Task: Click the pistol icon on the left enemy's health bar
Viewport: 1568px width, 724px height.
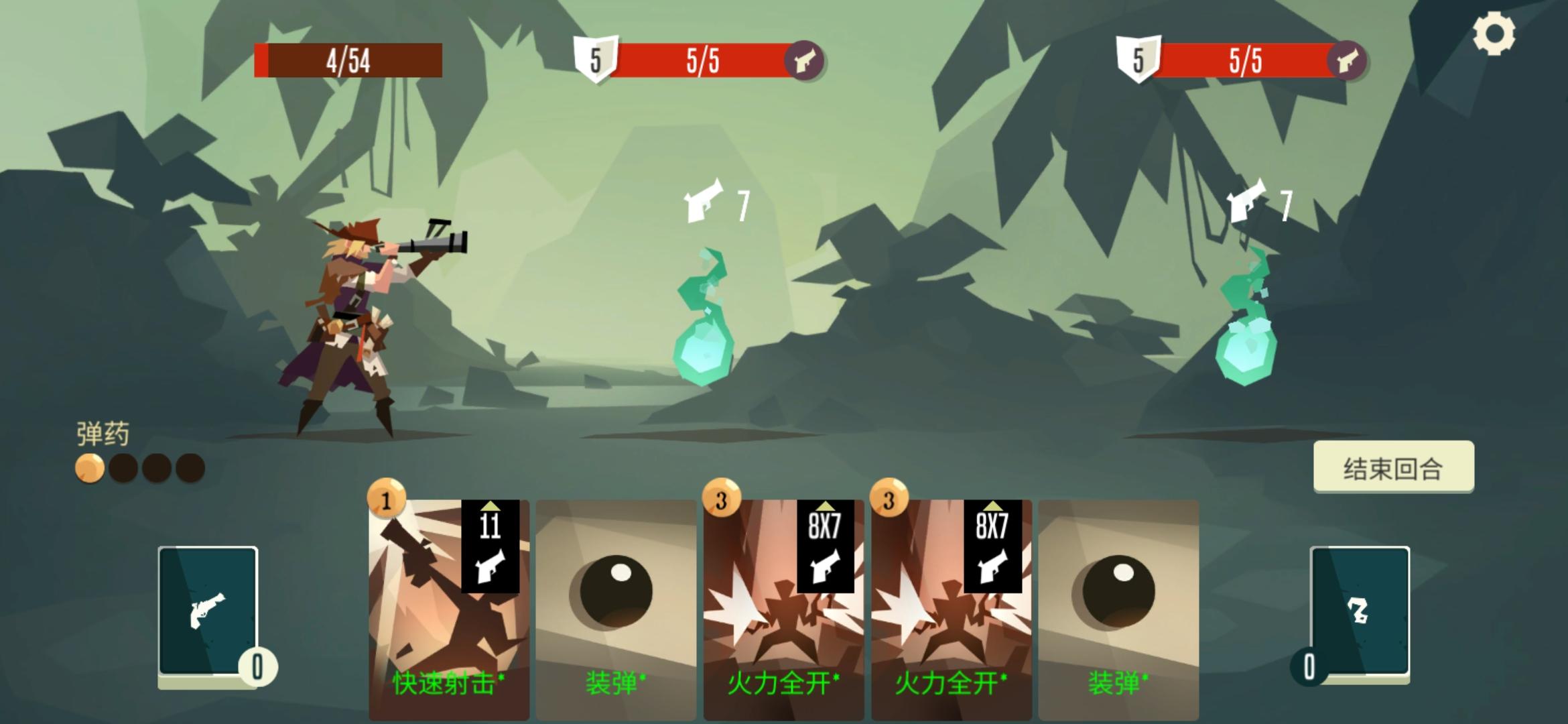Action: point(807,60)
